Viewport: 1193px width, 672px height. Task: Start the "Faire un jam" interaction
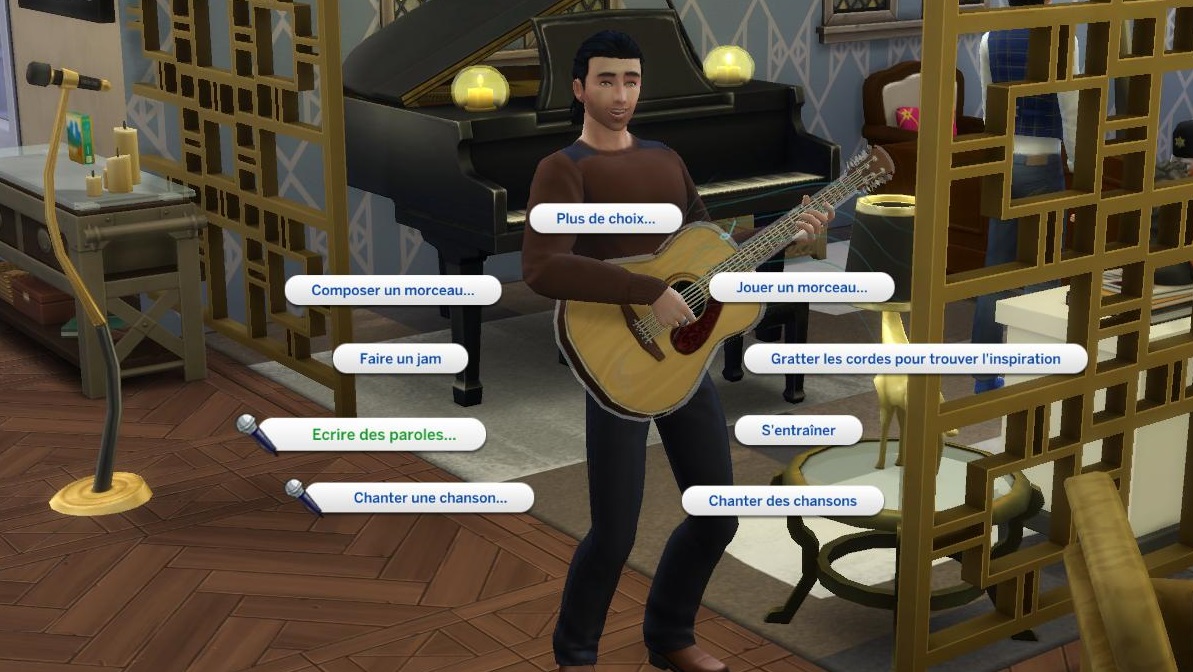click(x=400, y=359)
